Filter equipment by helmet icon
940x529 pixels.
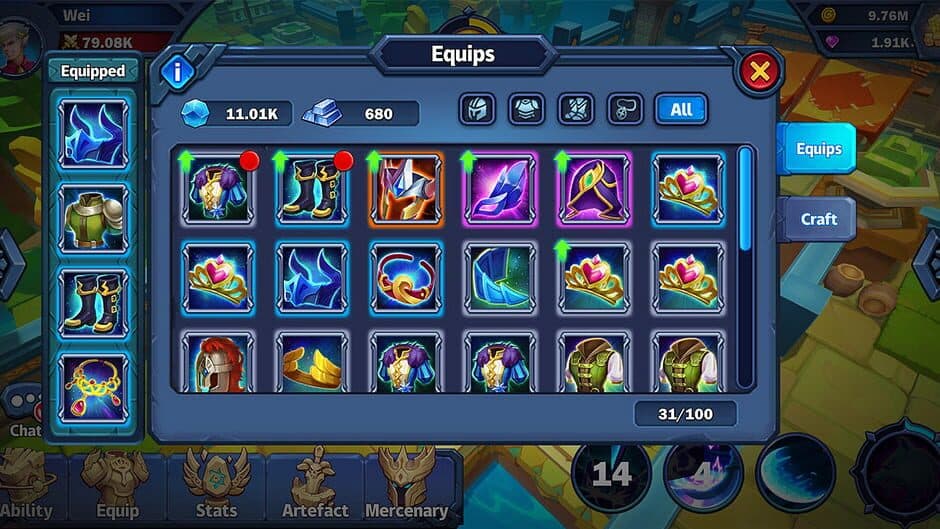click(477, 109)
